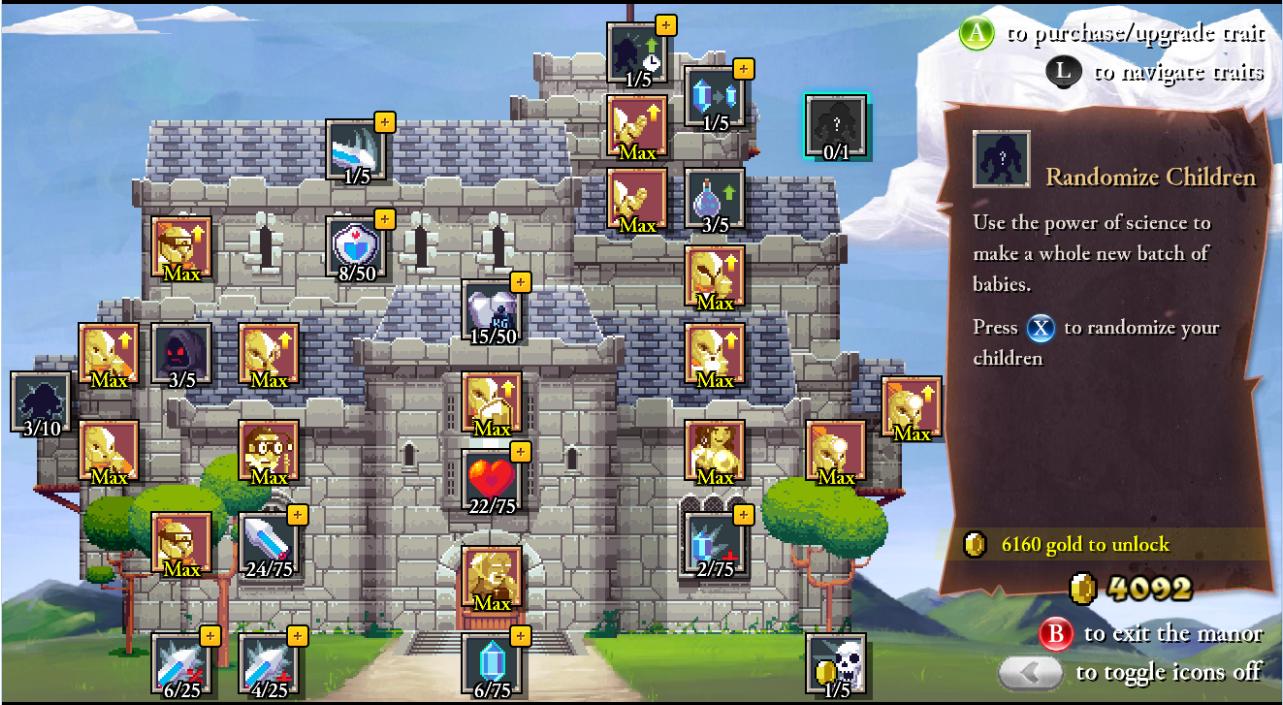
Task: Select the sword trait showing 4/25
Action: click(x=268, y=663)
